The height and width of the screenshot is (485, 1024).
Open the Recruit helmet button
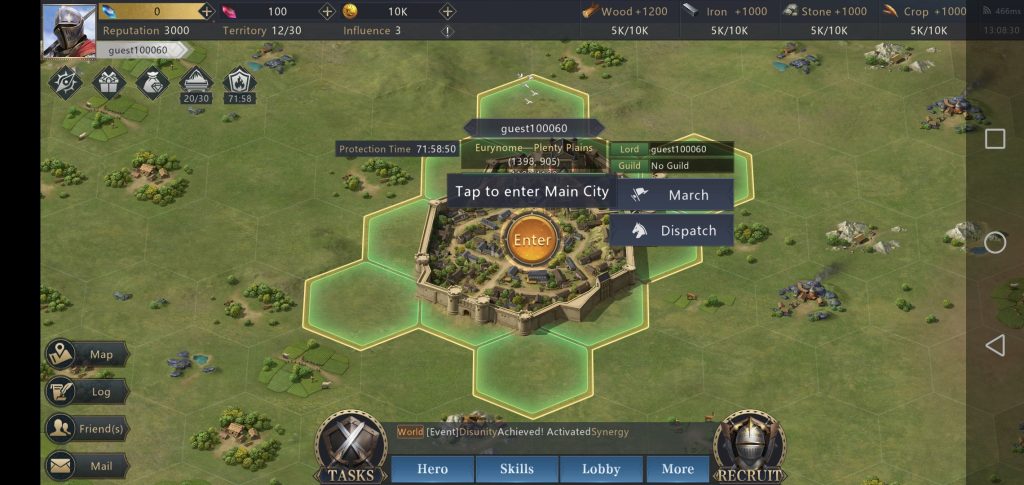click(749, 447)
